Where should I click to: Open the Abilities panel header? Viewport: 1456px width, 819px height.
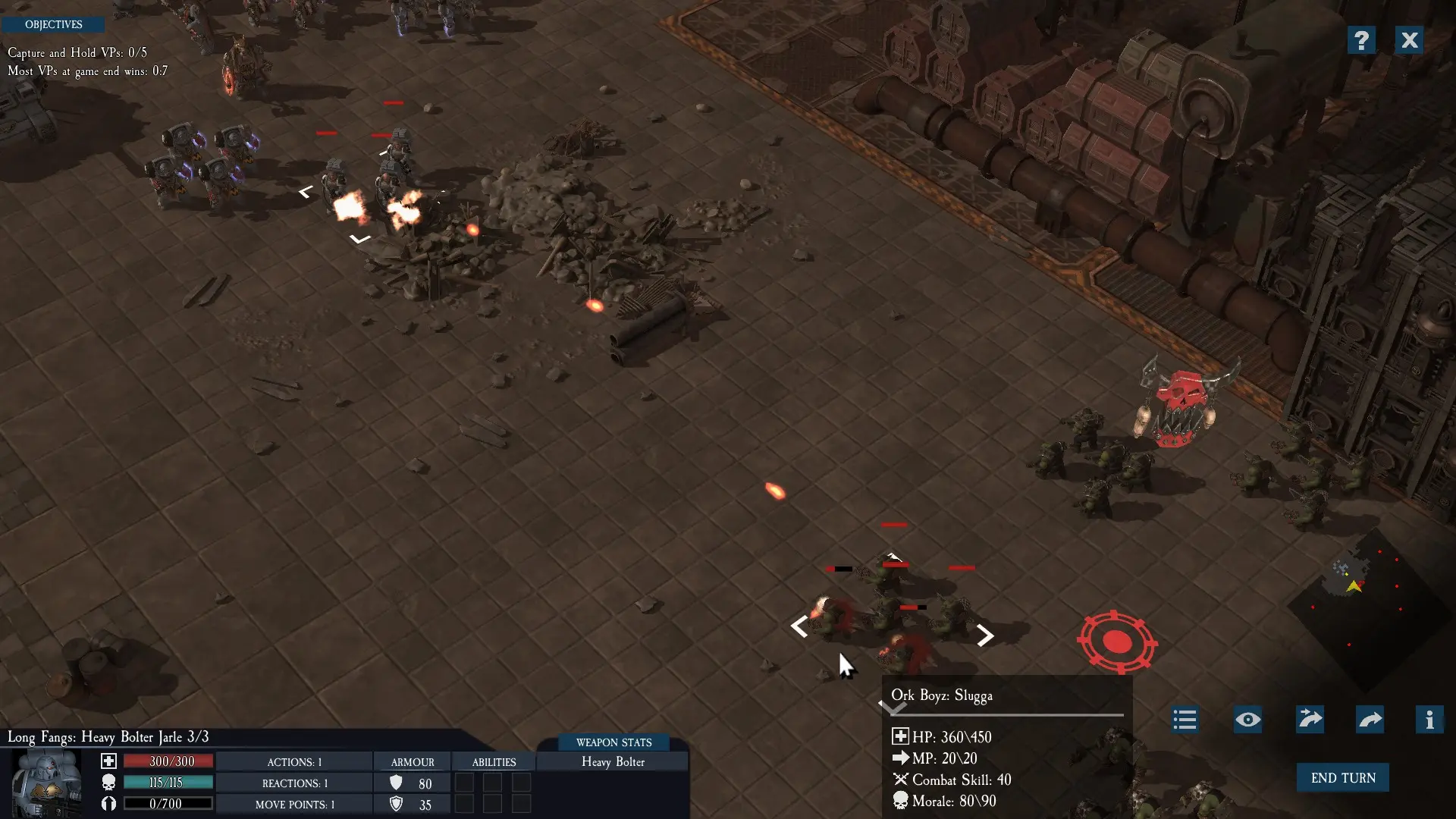(494, 762)
